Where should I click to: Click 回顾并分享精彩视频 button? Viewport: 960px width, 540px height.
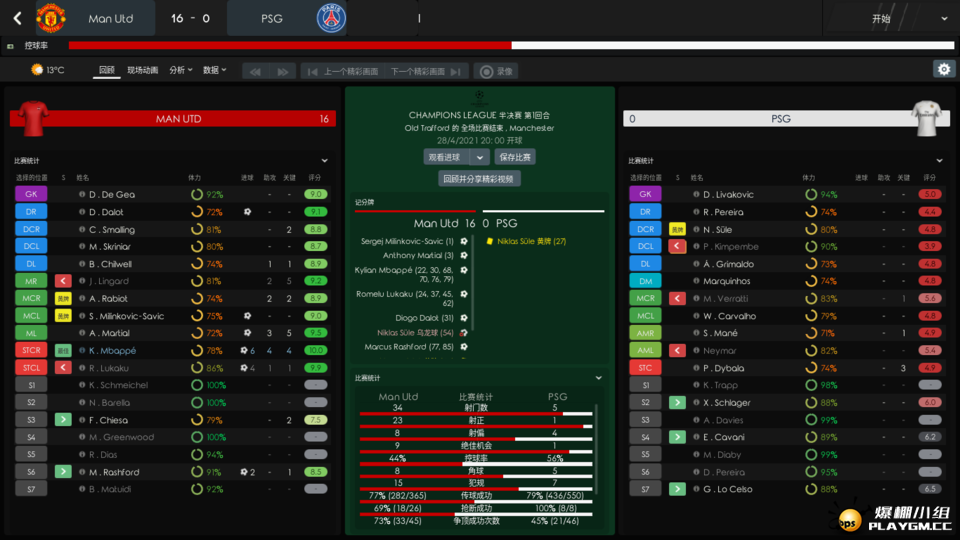pos(480,179)
